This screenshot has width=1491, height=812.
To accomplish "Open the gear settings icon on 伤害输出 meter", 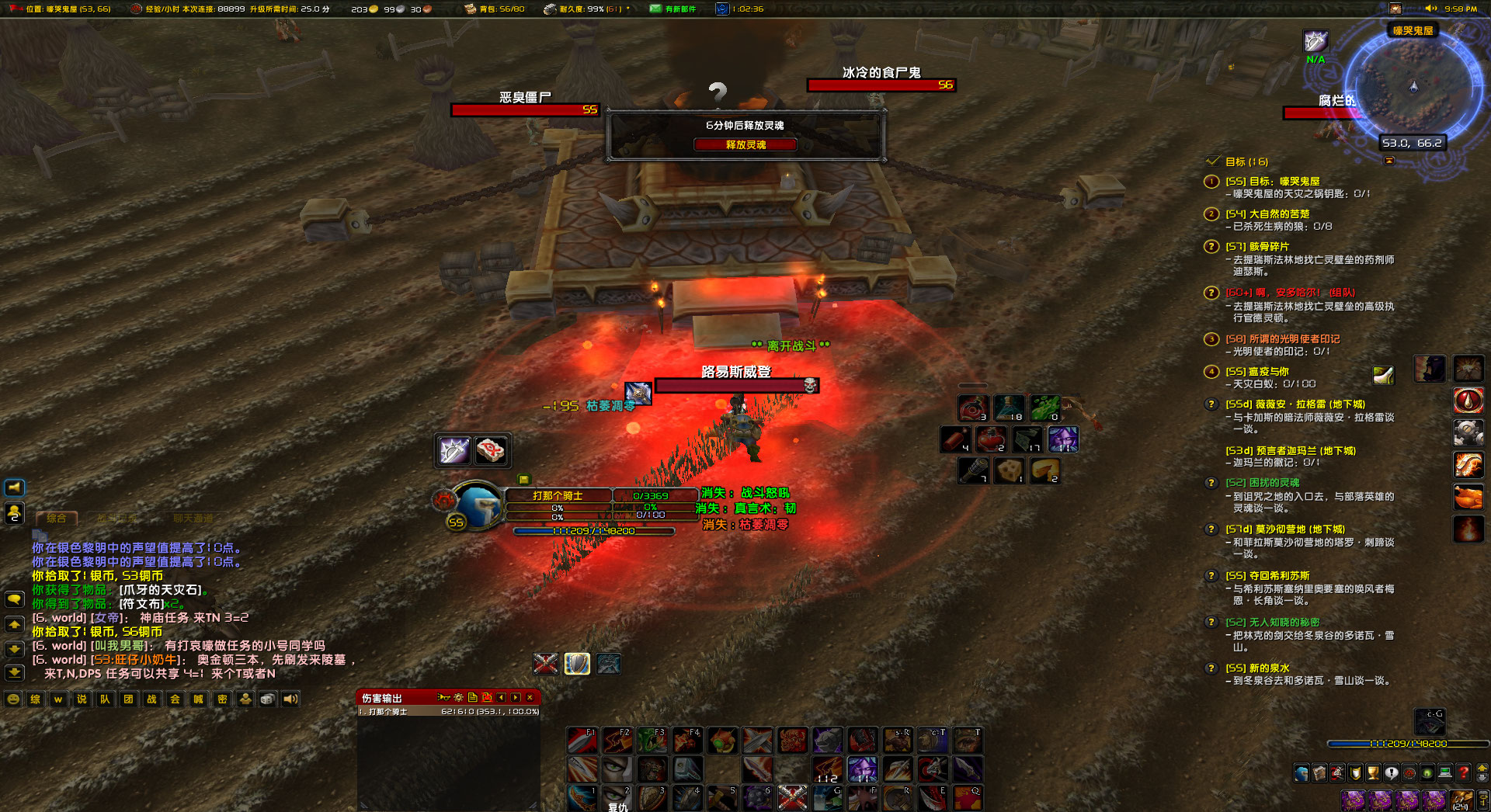I will tap(458, 699).
